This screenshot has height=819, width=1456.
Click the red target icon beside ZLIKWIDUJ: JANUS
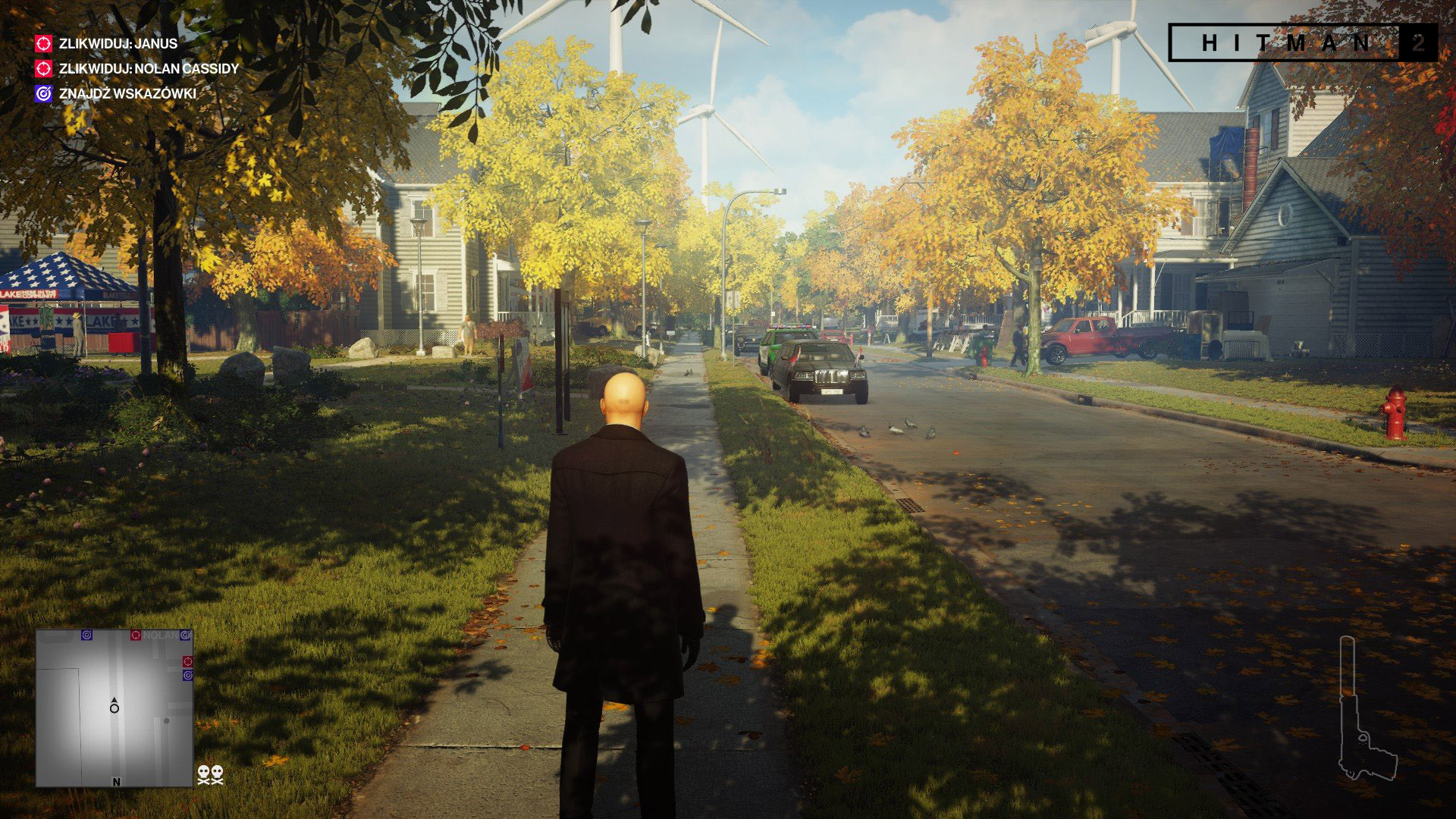coord(43,44)
